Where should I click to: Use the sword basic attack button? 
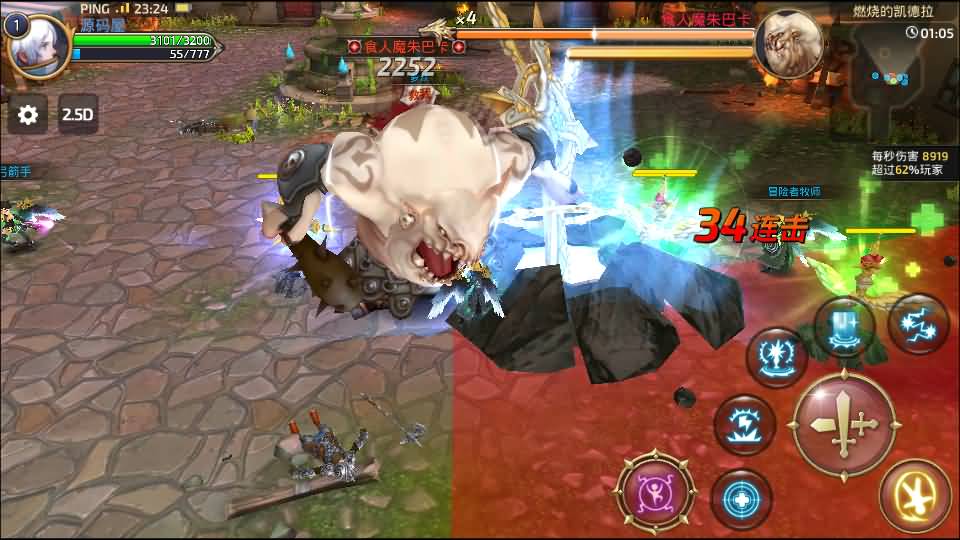click(844, 423)
